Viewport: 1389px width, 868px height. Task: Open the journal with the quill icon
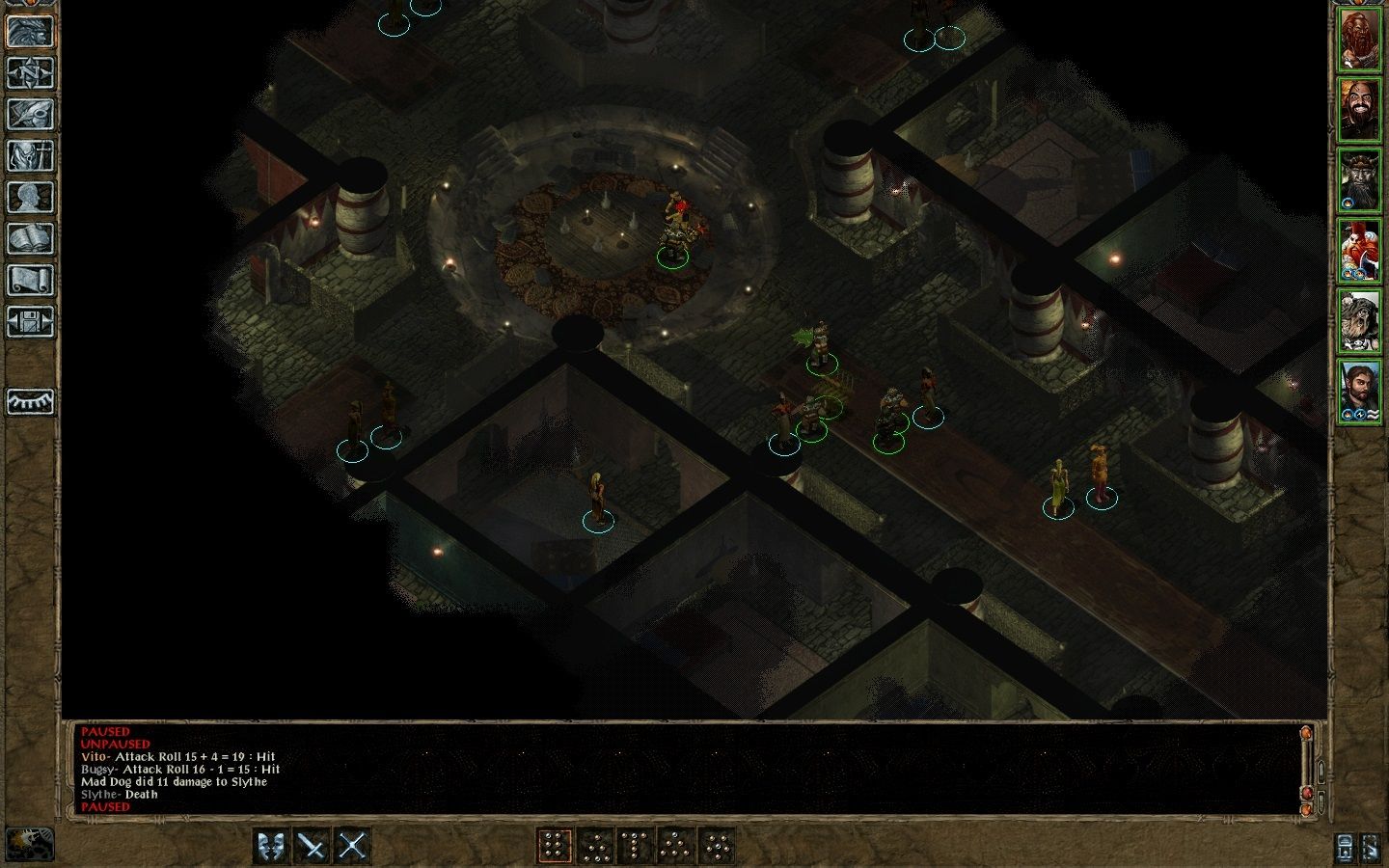pyautogui.click(x=30, y=114)
